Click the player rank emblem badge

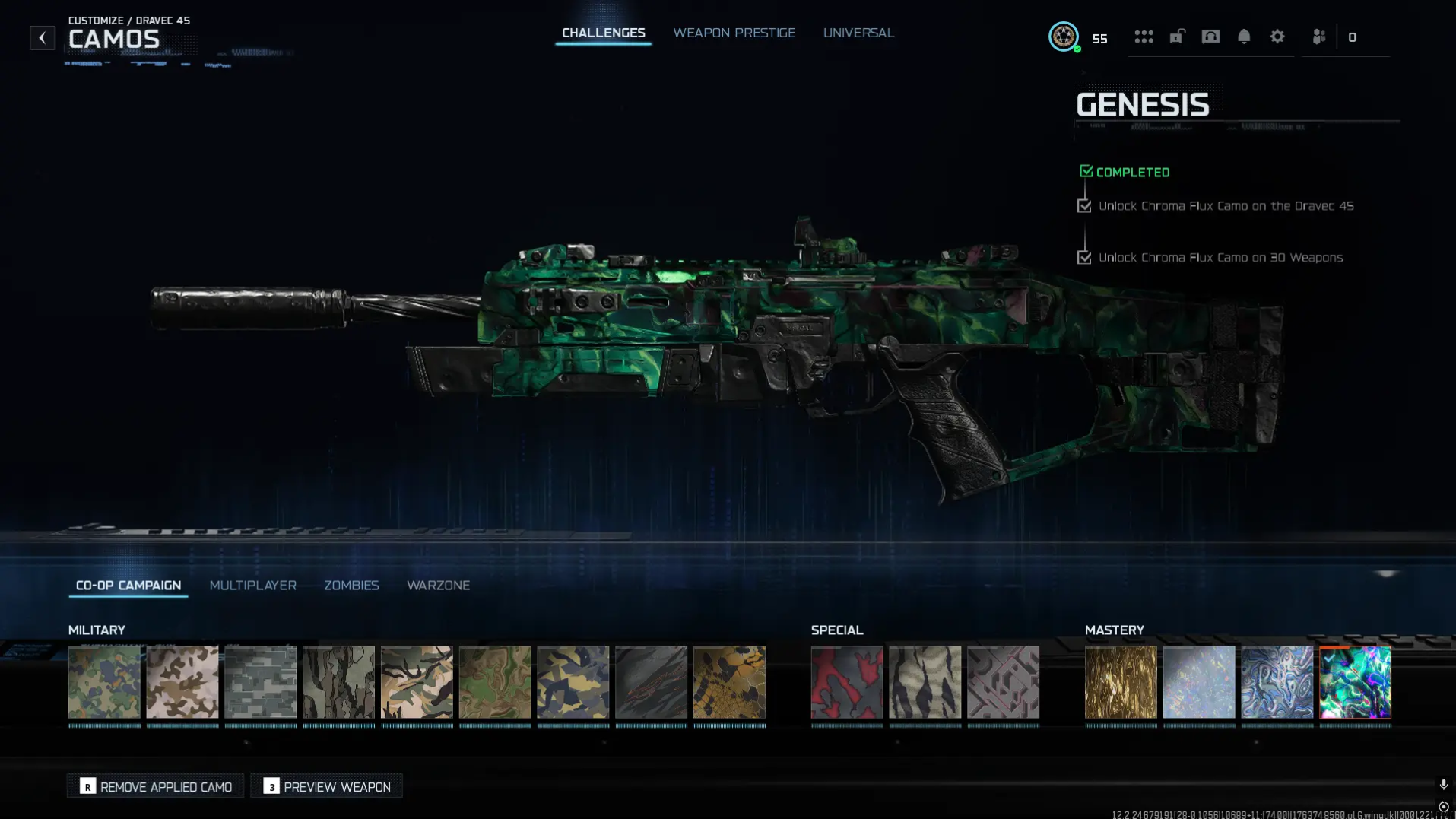coord(1064,37)
